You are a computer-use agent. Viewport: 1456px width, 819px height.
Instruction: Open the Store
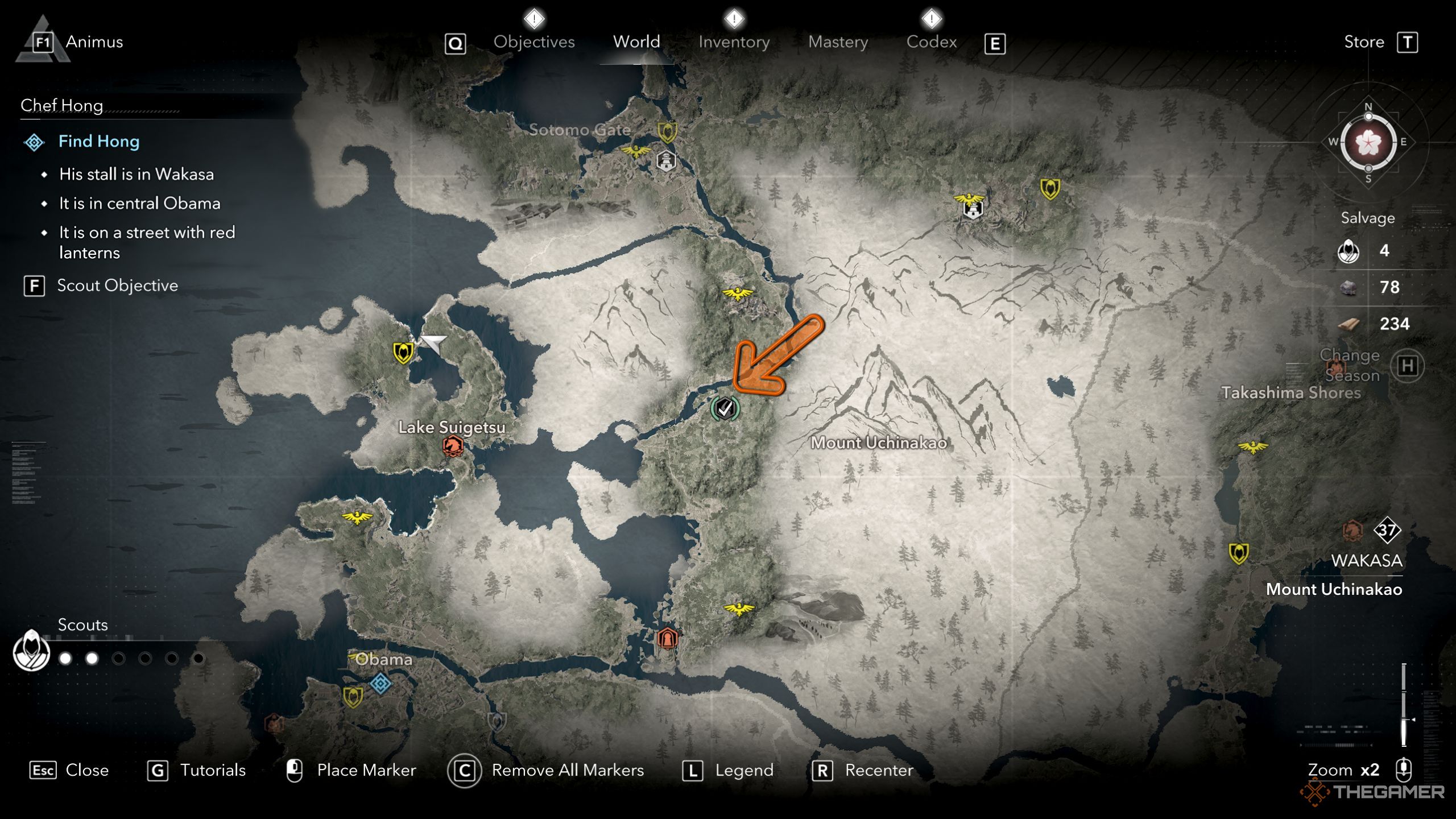[x=1364, y=42]
